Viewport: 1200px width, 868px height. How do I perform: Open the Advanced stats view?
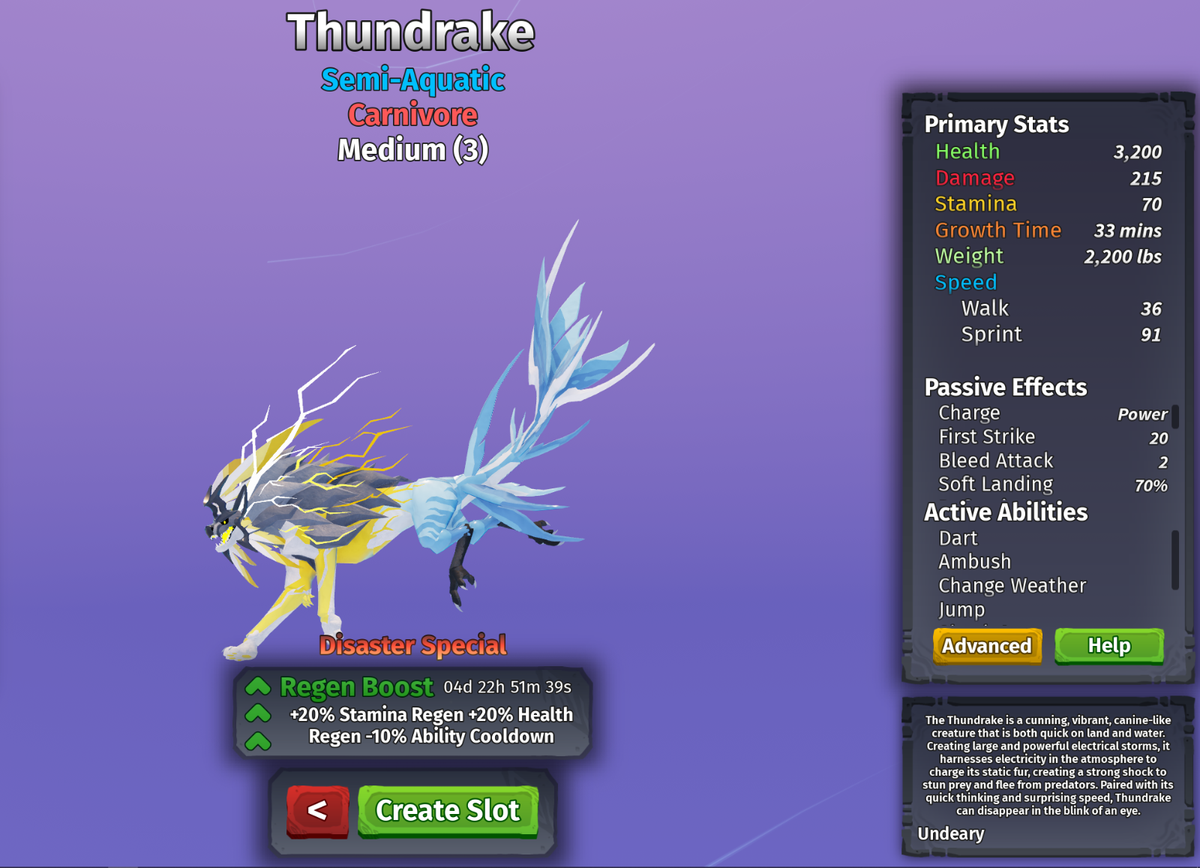[x=987, y=646]
